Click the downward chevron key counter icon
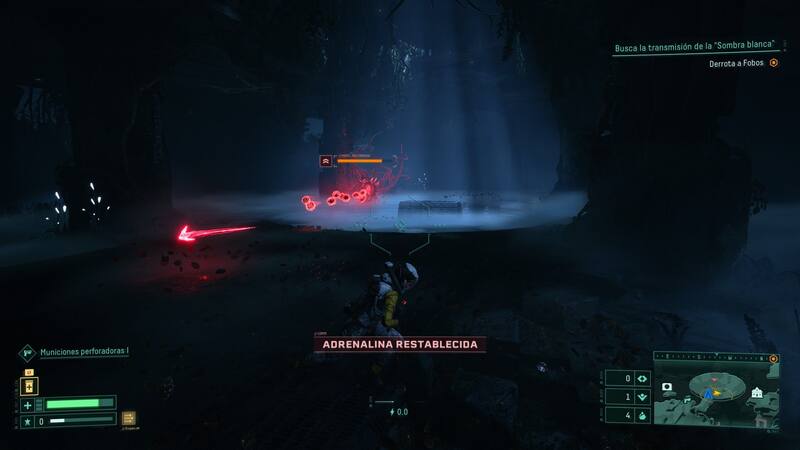The width and height of the screenshot is (800, 450). 640,396
